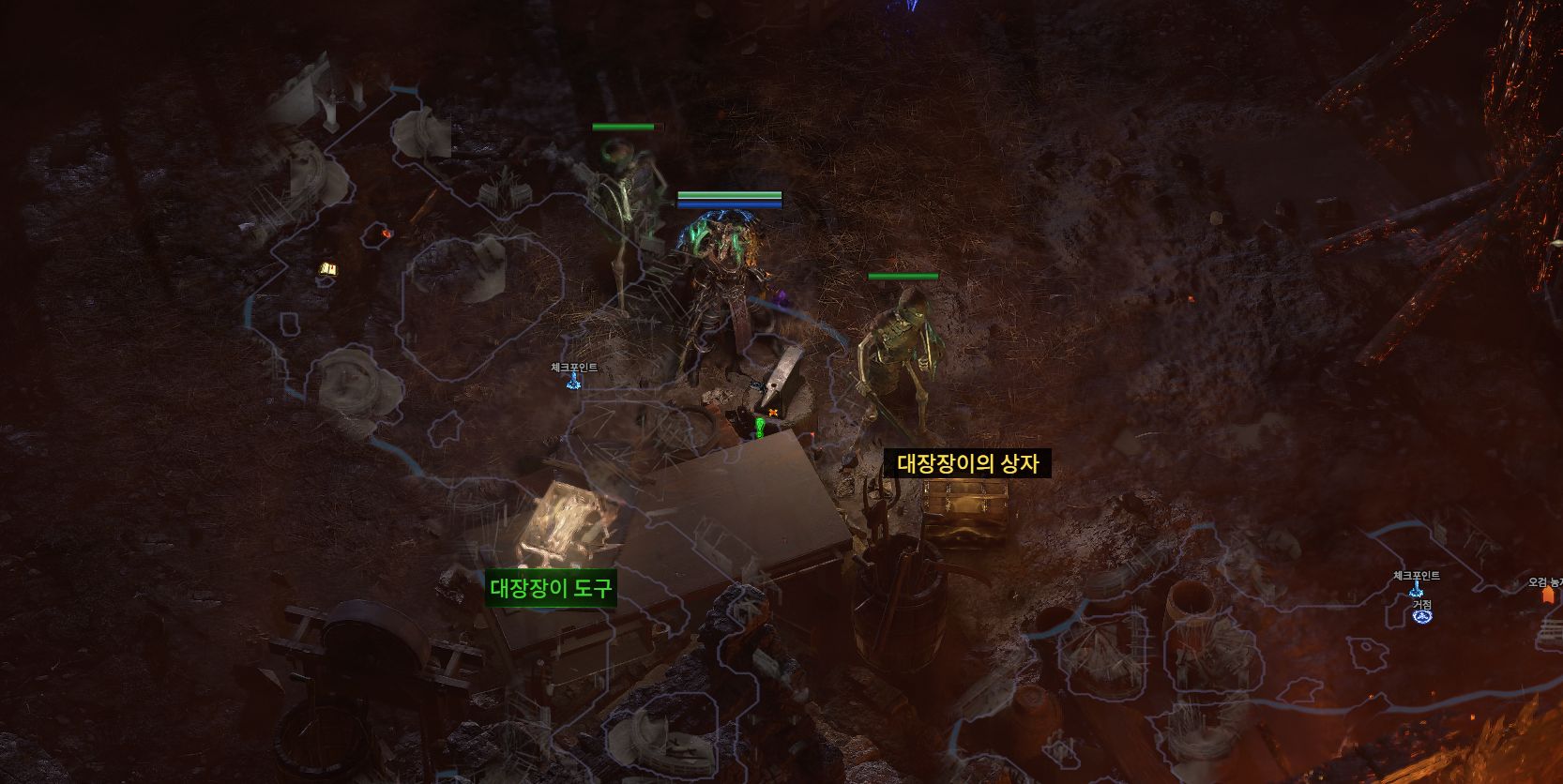Image resolution: width=1563 pixels, height=784 pixels.
Task: Select the 체크포인트 marker beside the skeleton
Action: click(573, 380)
